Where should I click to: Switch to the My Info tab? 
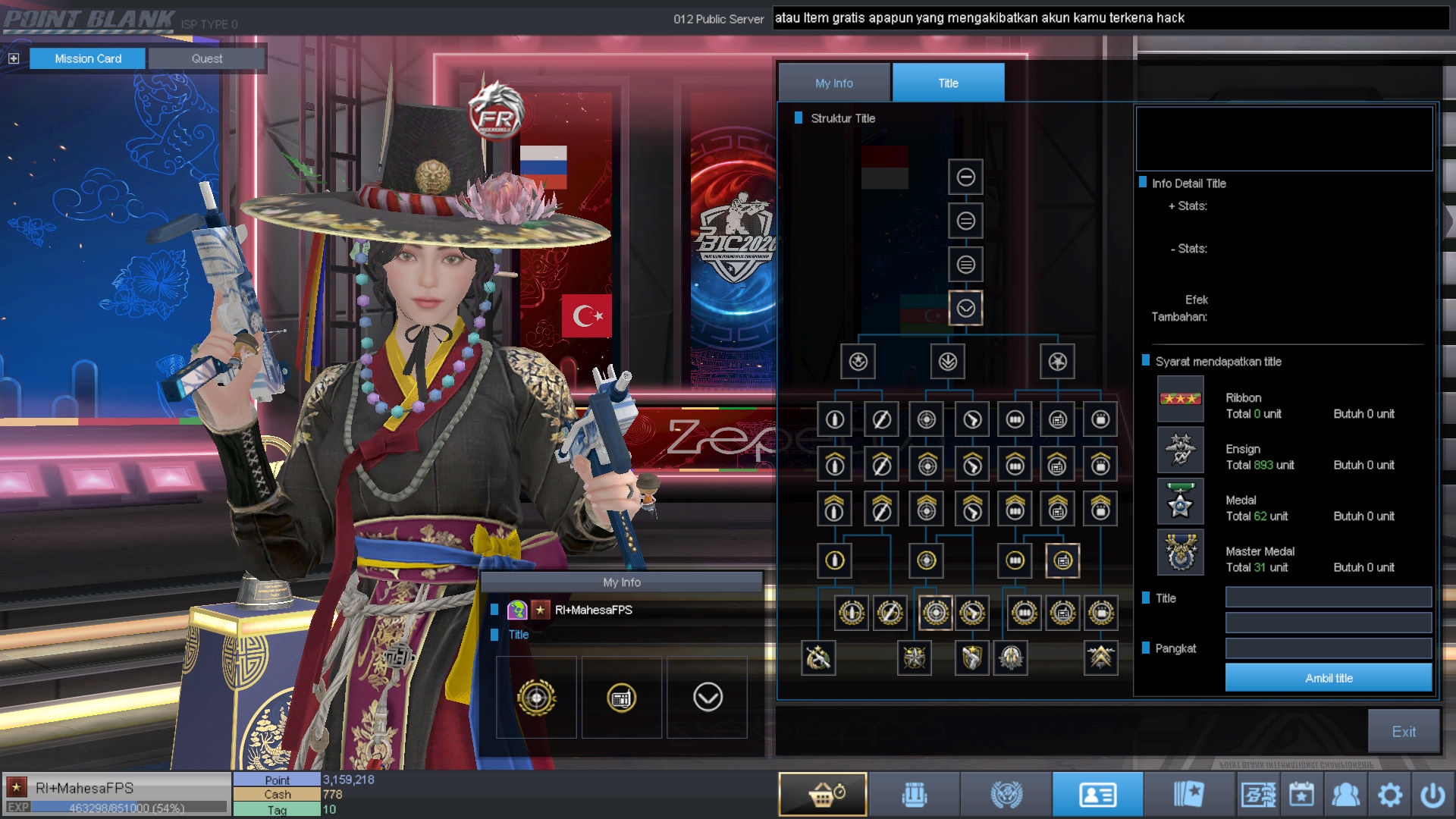[833, 83]
